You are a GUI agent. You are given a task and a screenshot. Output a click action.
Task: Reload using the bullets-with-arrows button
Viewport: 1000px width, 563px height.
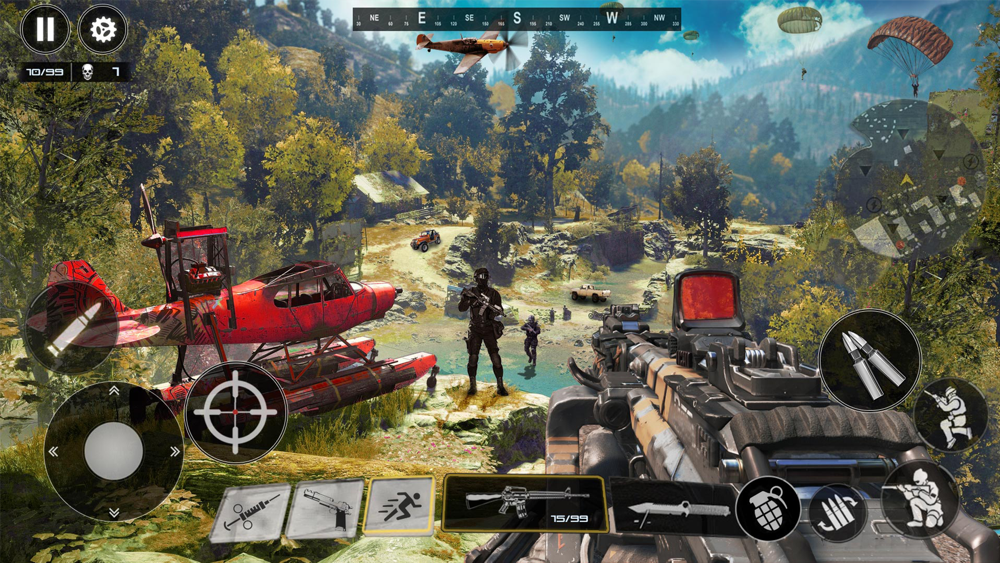(838, 512)
